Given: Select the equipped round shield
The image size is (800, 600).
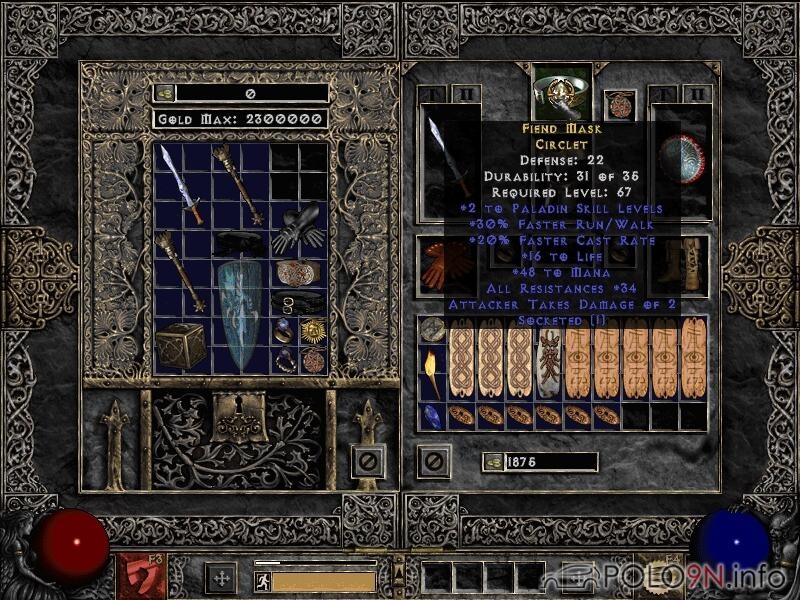Looking at the screenshot, I should [668, 155].
